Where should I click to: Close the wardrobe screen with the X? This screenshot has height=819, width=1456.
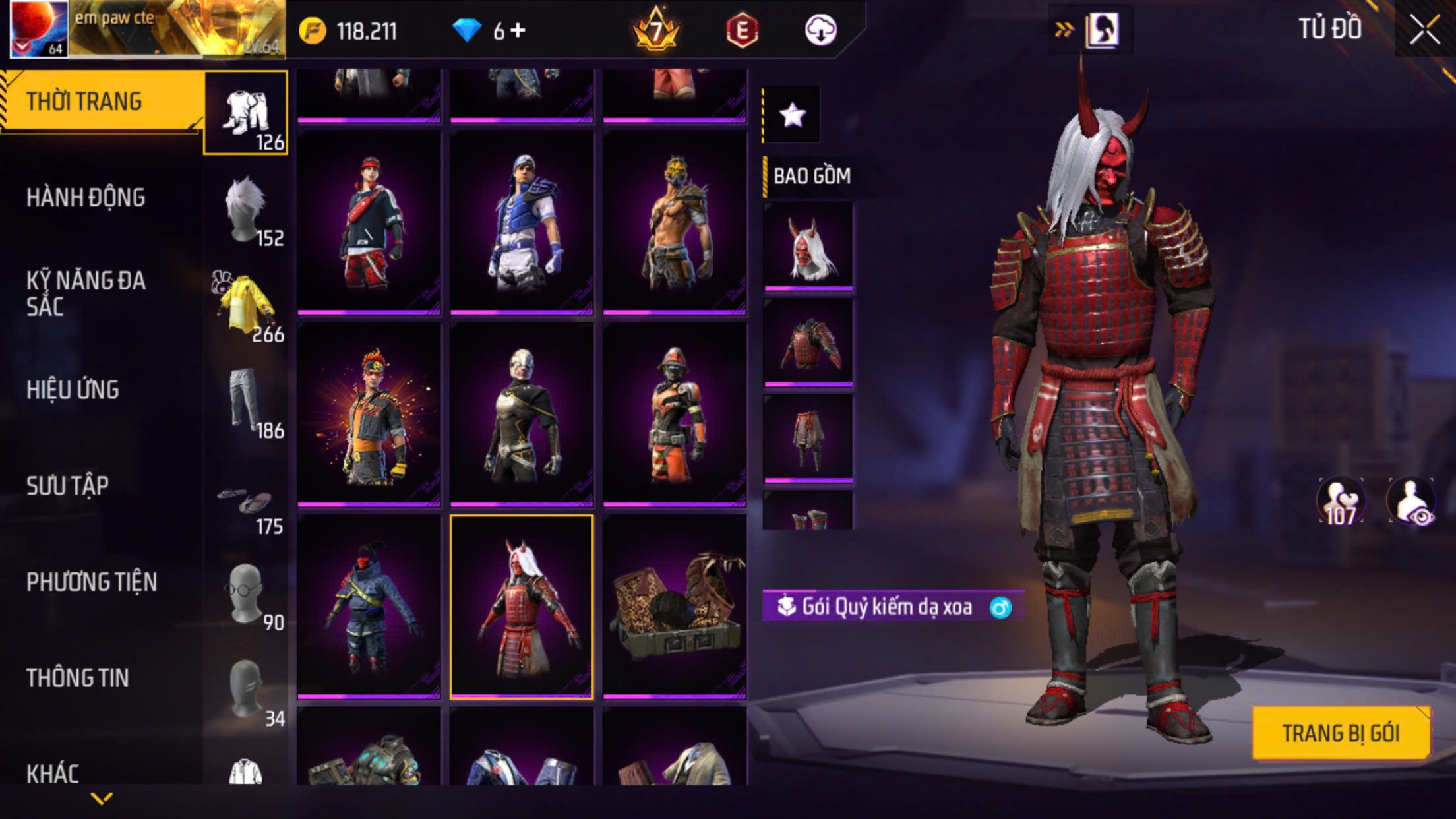(1425, 30)
